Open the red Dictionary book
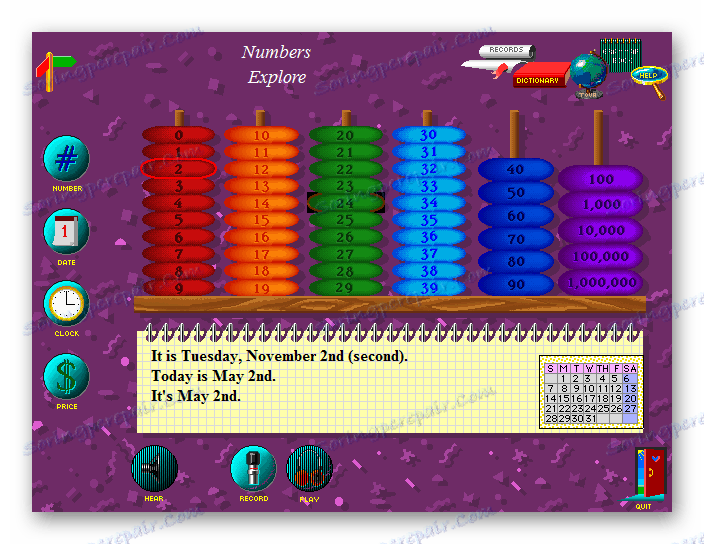 (x=540, y=77)
